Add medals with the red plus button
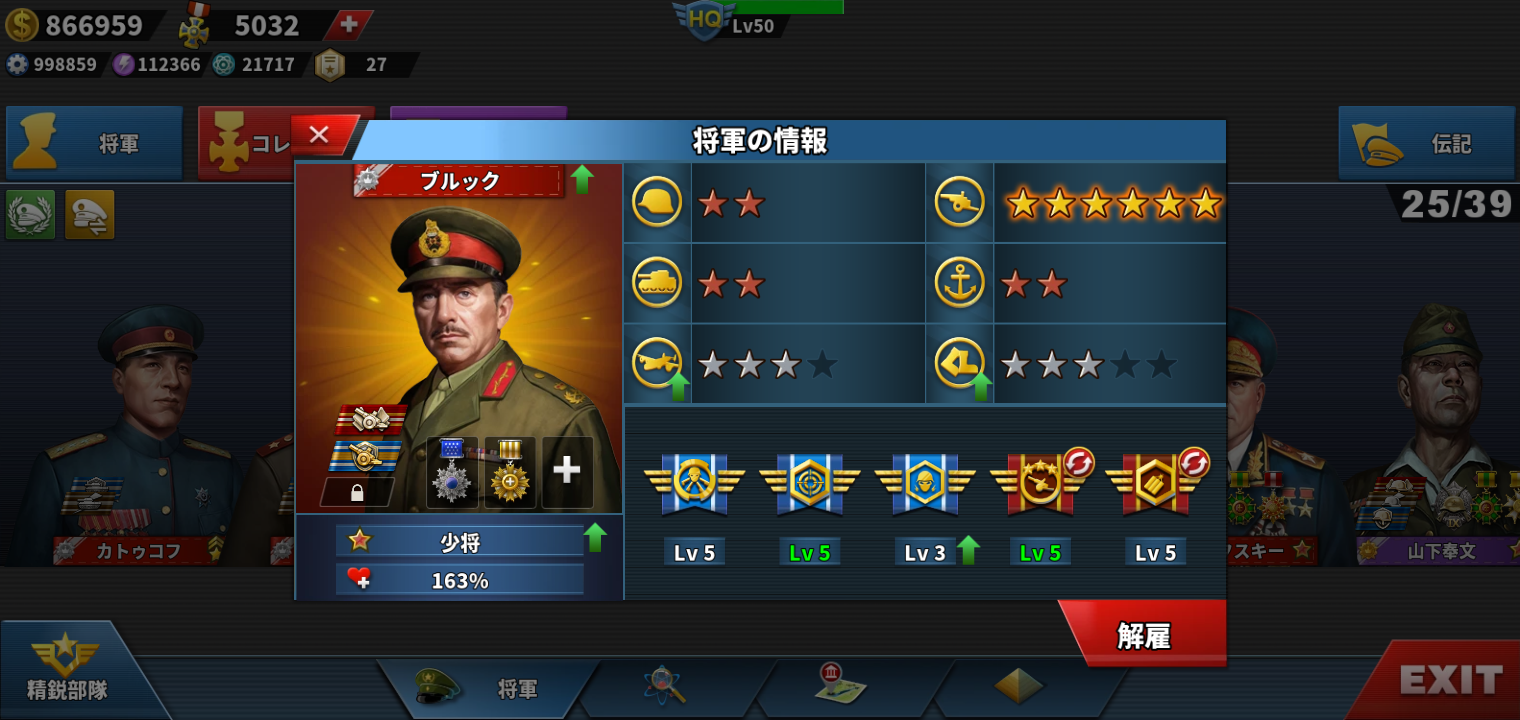The image size is (1520, 720). (348, 26)
